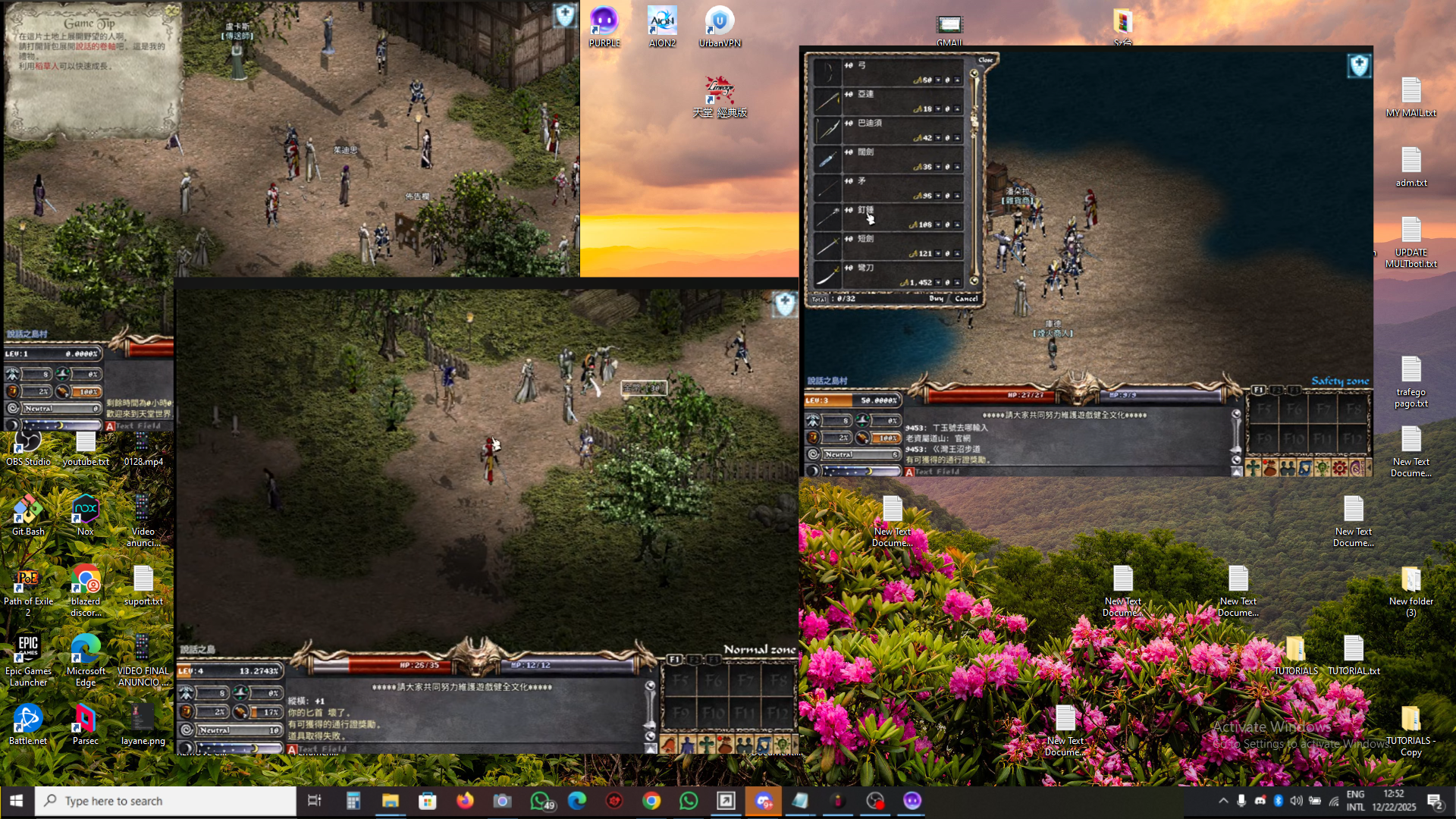The width and height of the screenshot is (1456, 819).
Task: Launch OBS Studio from the desktop
Action: point(27,440)
